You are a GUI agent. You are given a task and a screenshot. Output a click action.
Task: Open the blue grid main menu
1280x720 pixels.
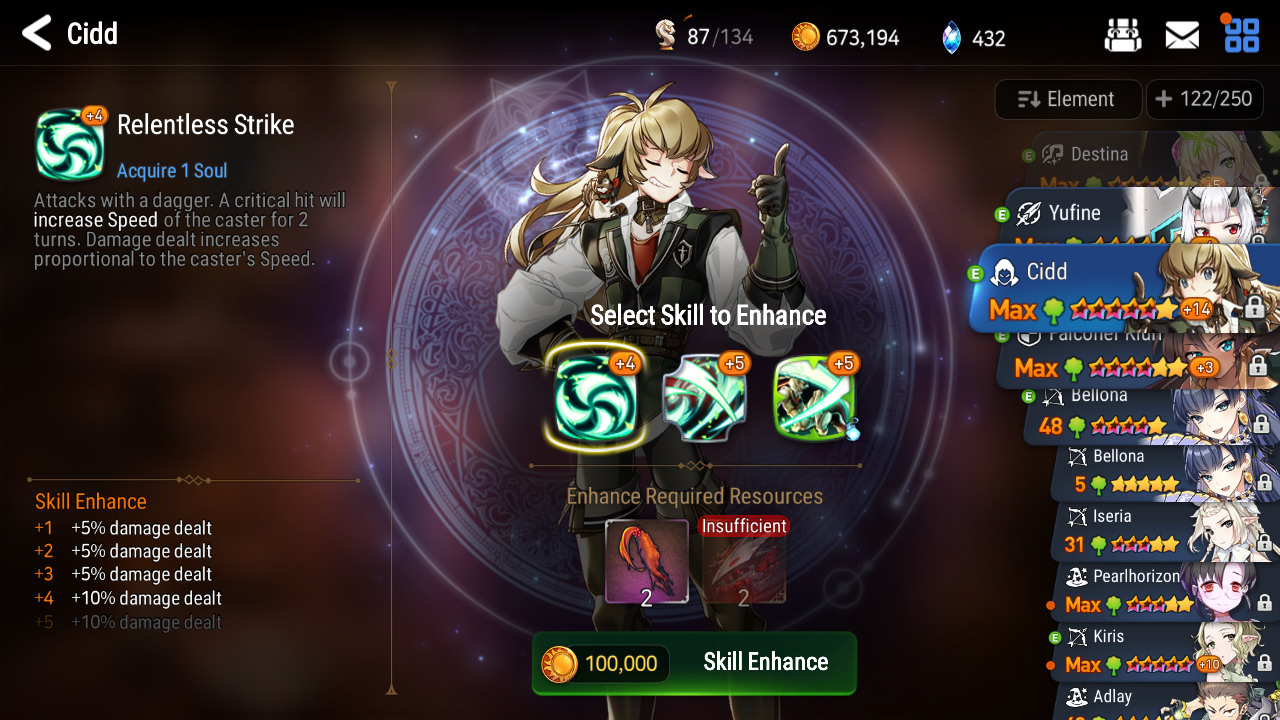[x=1241, y=34]
